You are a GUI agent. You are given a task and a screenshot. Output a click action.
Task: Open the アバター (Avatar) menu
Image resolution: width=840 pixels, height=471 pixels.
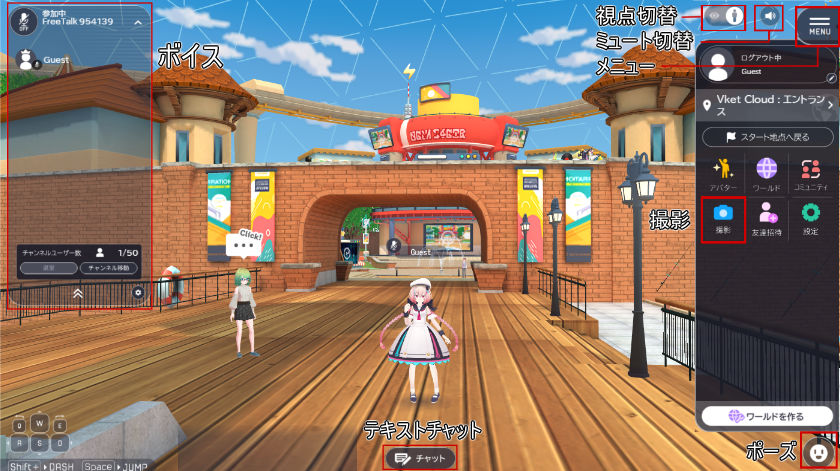pos(723,173)
